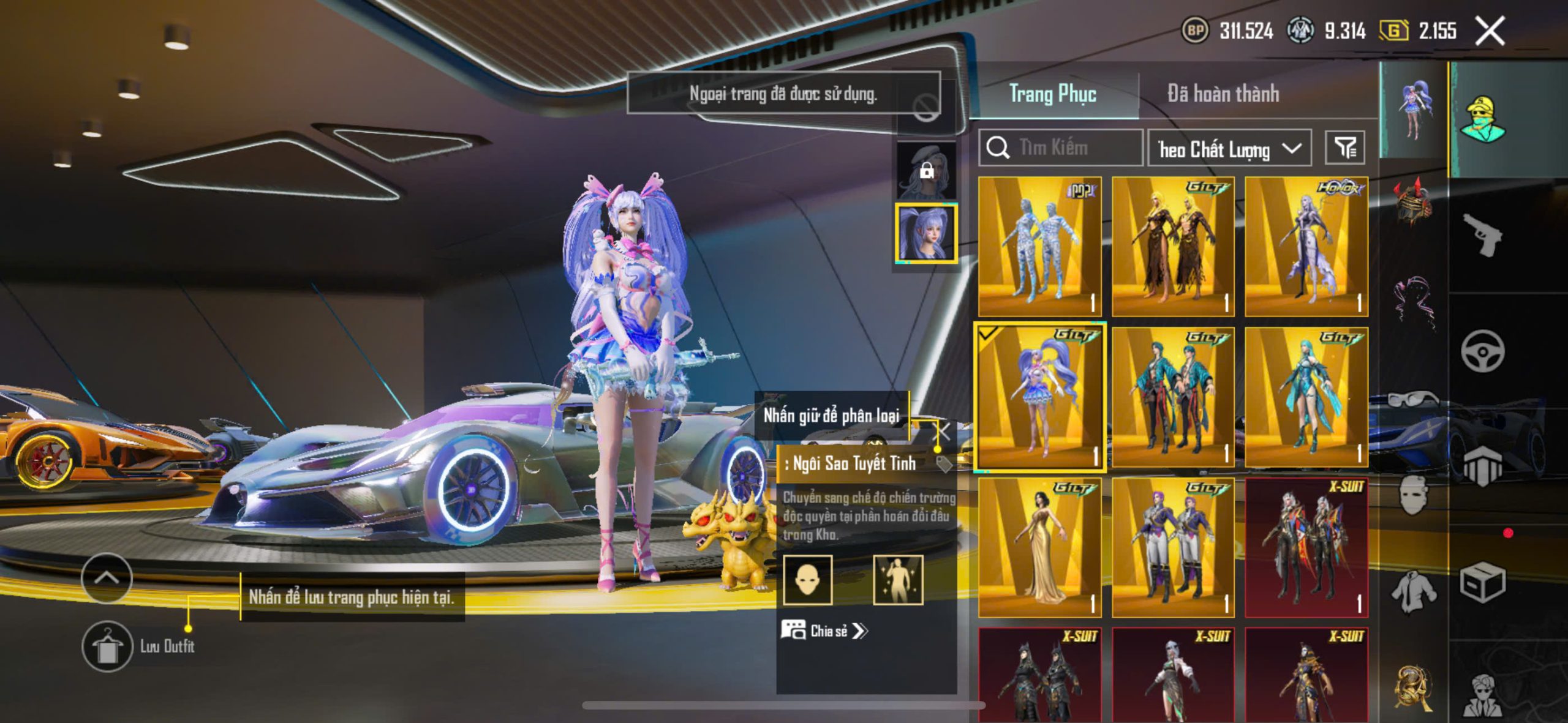The image size is (1568, 723).
Task: Save outfit with the Lưu Outfit button
Action: tap(107, 646)
